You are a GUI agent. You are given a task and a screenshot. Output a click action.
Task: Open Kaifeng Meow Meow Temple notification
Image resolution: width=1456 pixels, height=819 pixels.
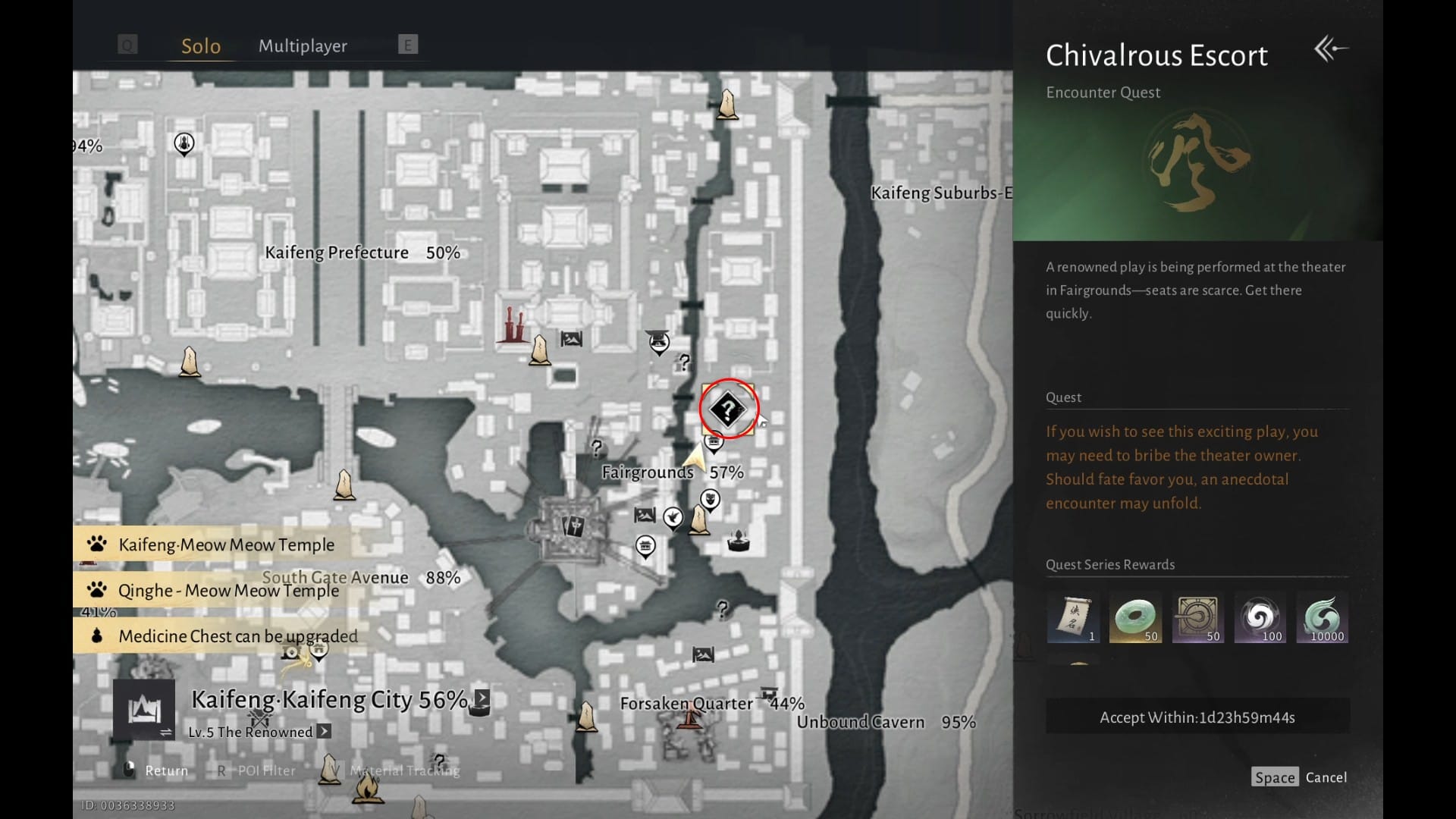[x=225, y=544]
